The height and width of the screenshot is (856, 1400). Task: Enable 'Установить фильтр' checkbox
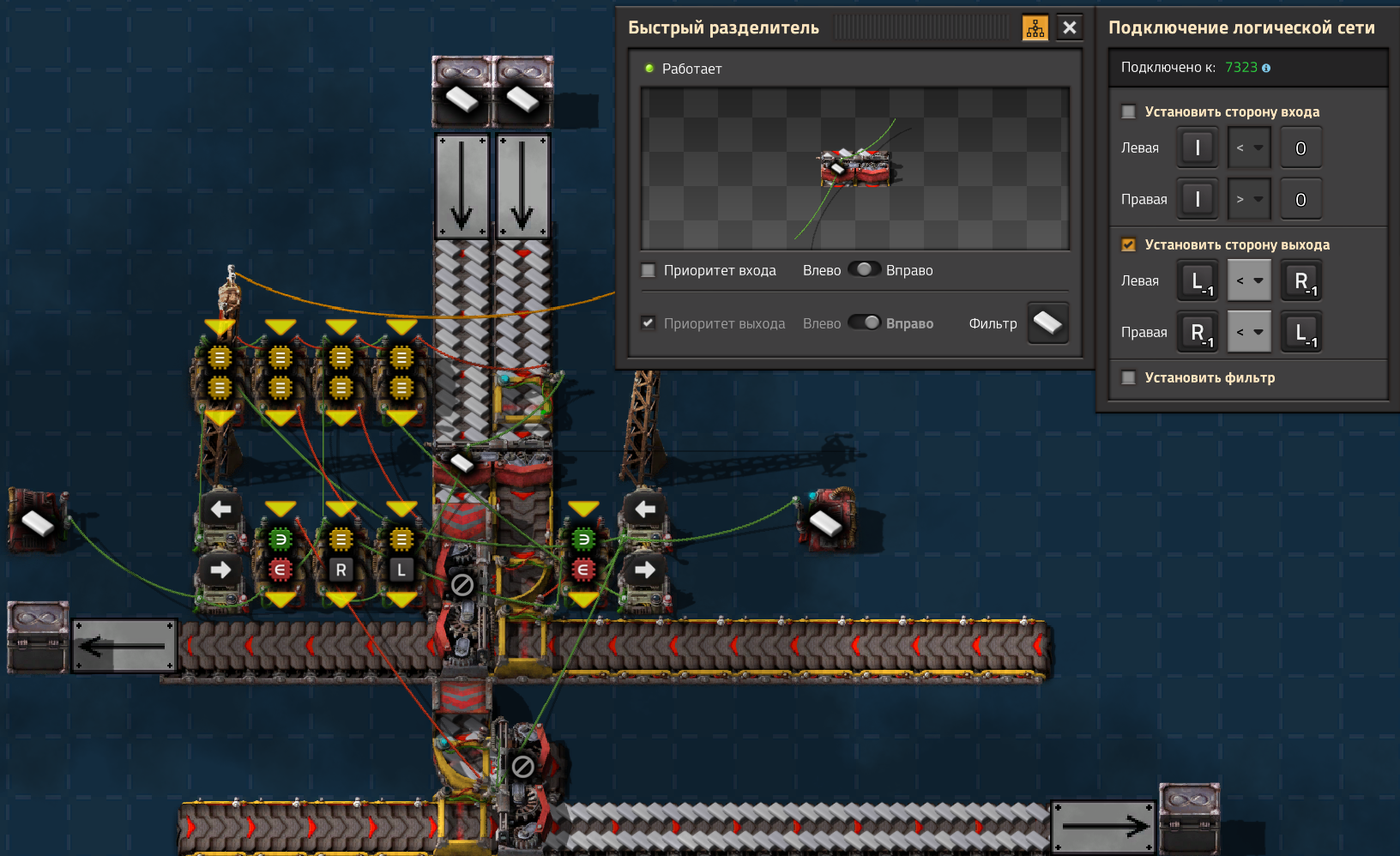[1129, 377]
